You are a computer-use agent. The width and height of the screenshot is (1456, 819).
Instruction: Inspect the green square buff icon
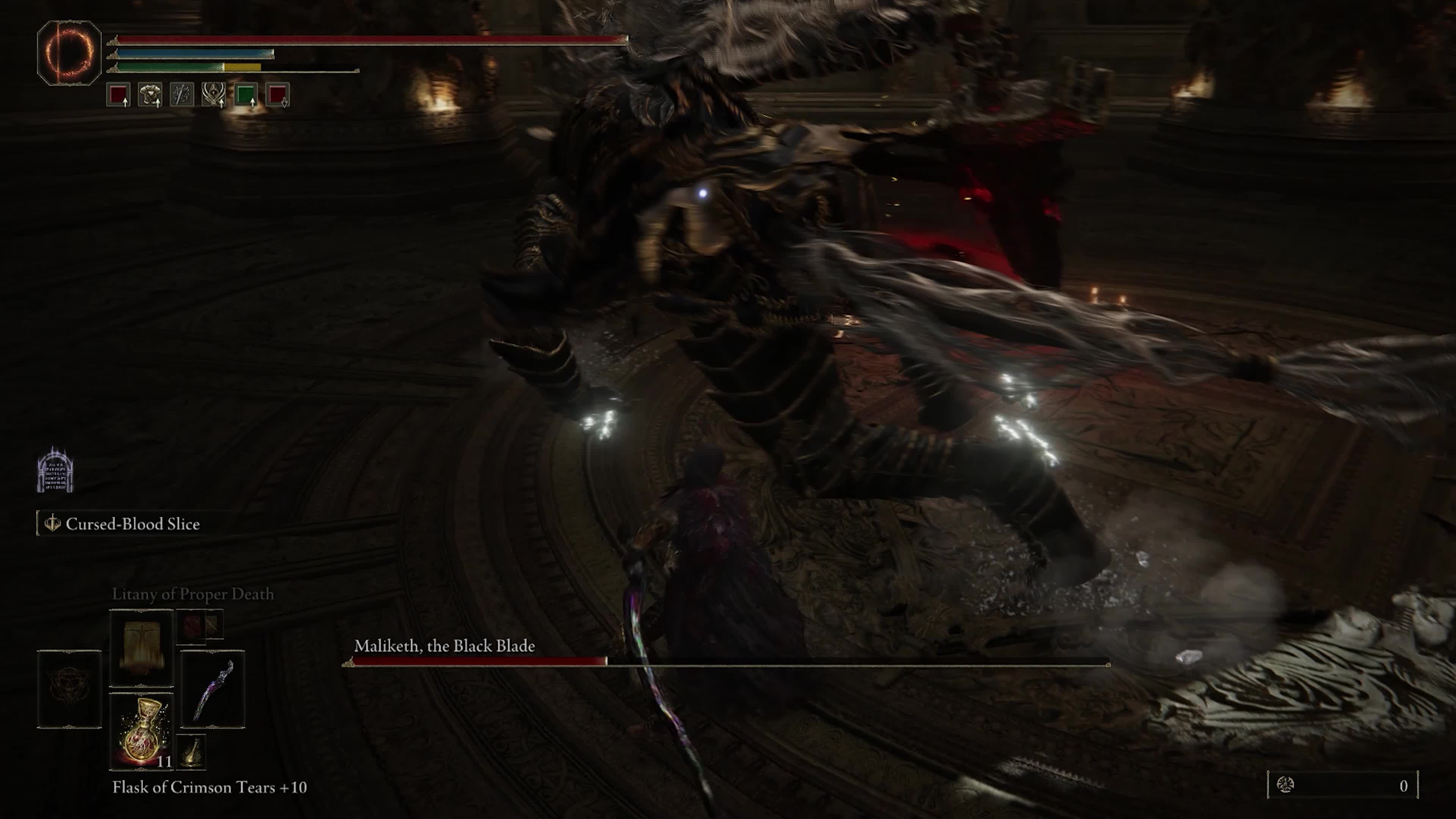click(x=246, y=94)
